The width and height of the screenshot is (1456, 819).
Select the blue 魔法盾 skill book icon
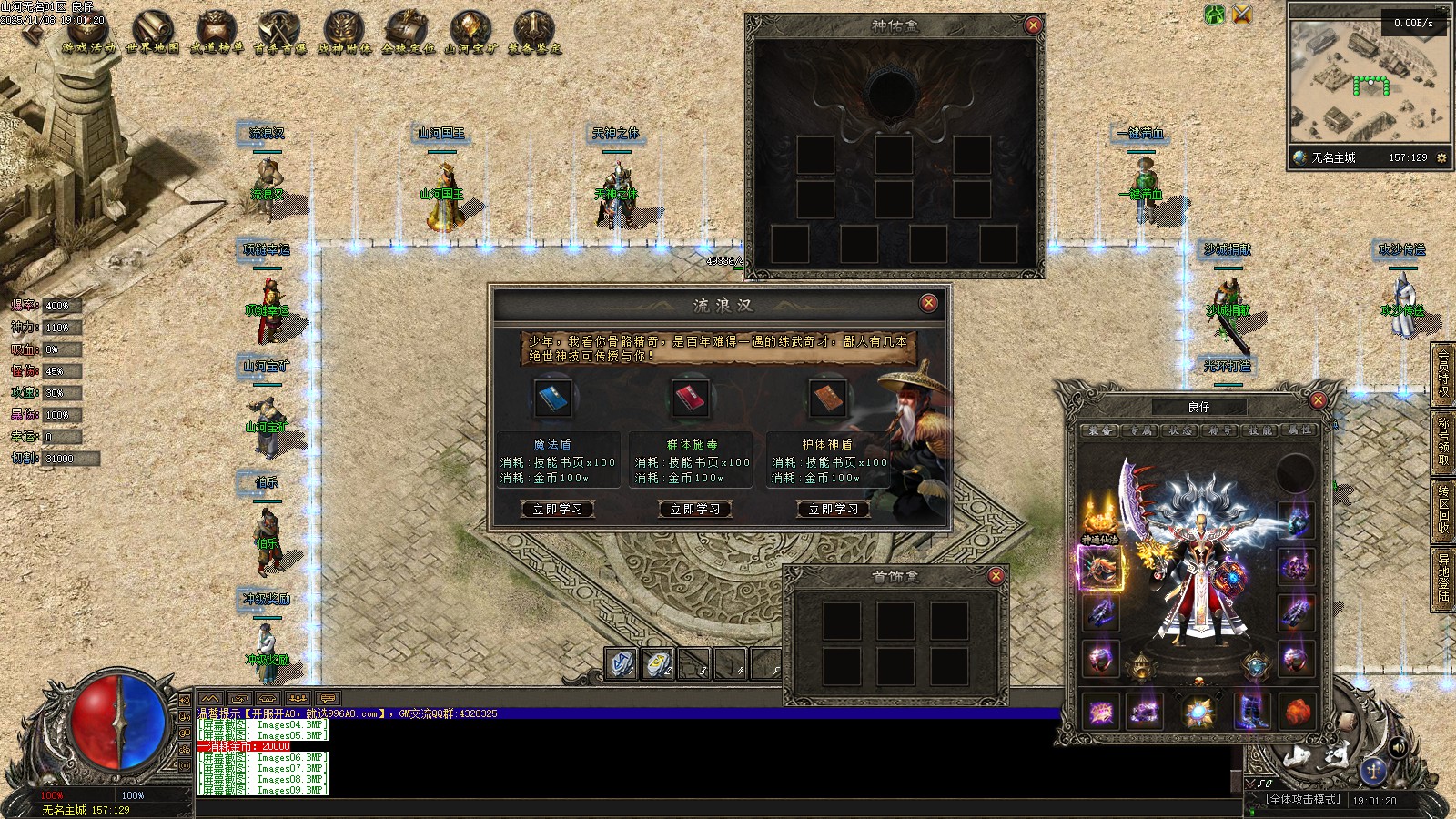(x=553, y=398)
